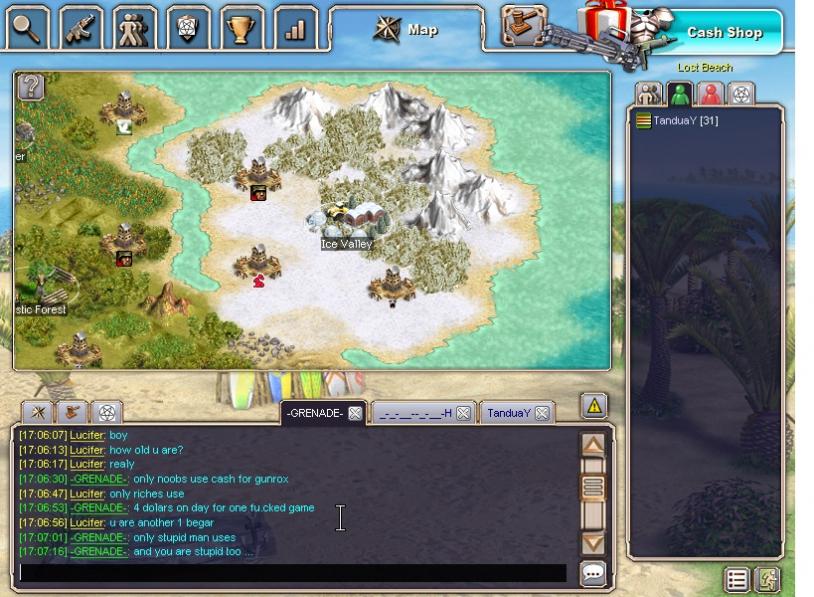Click the yellow warning triangle button

594,406
